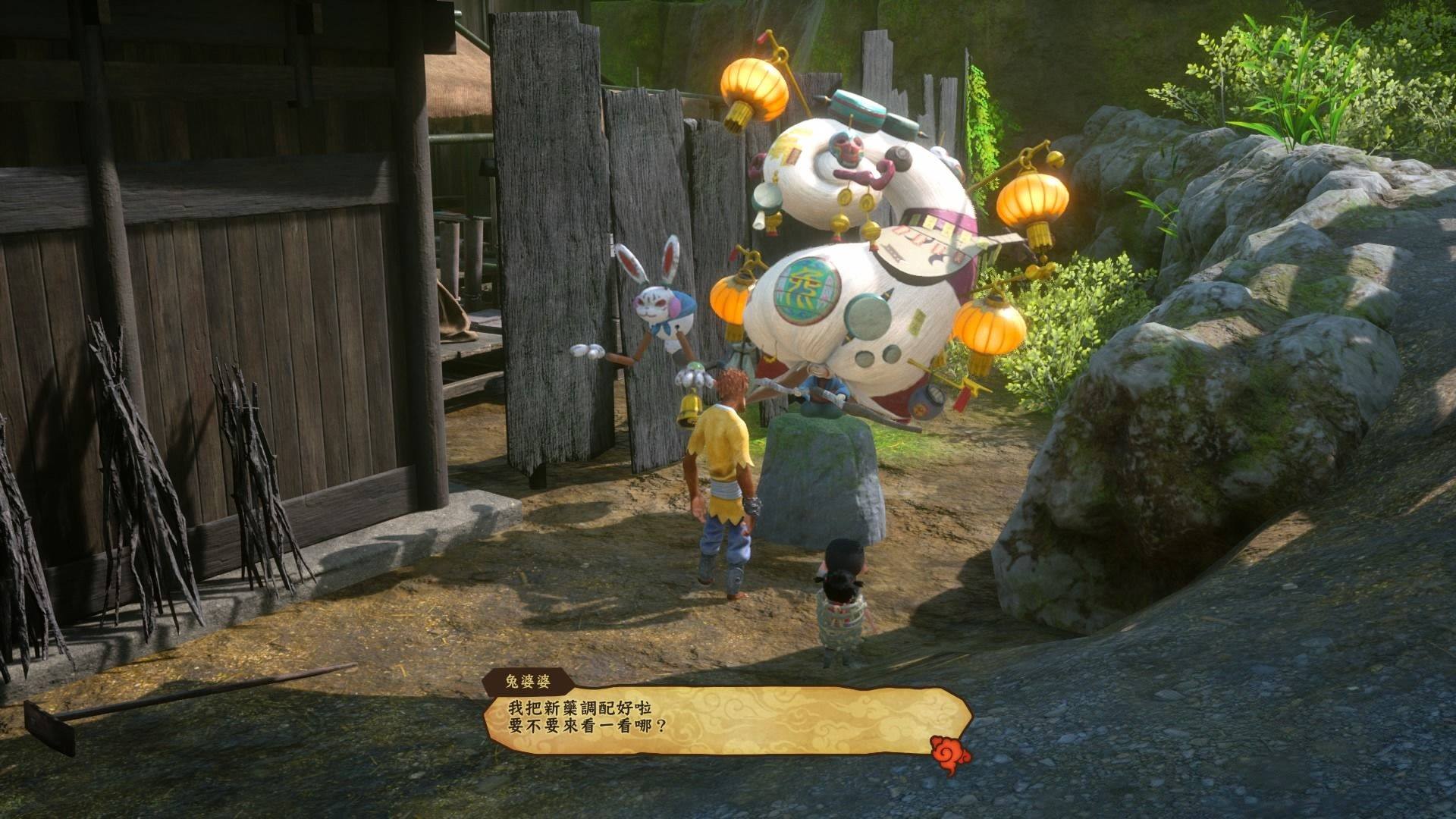Click the 兔婆婆 dialogue text box

tap(726, 721)
